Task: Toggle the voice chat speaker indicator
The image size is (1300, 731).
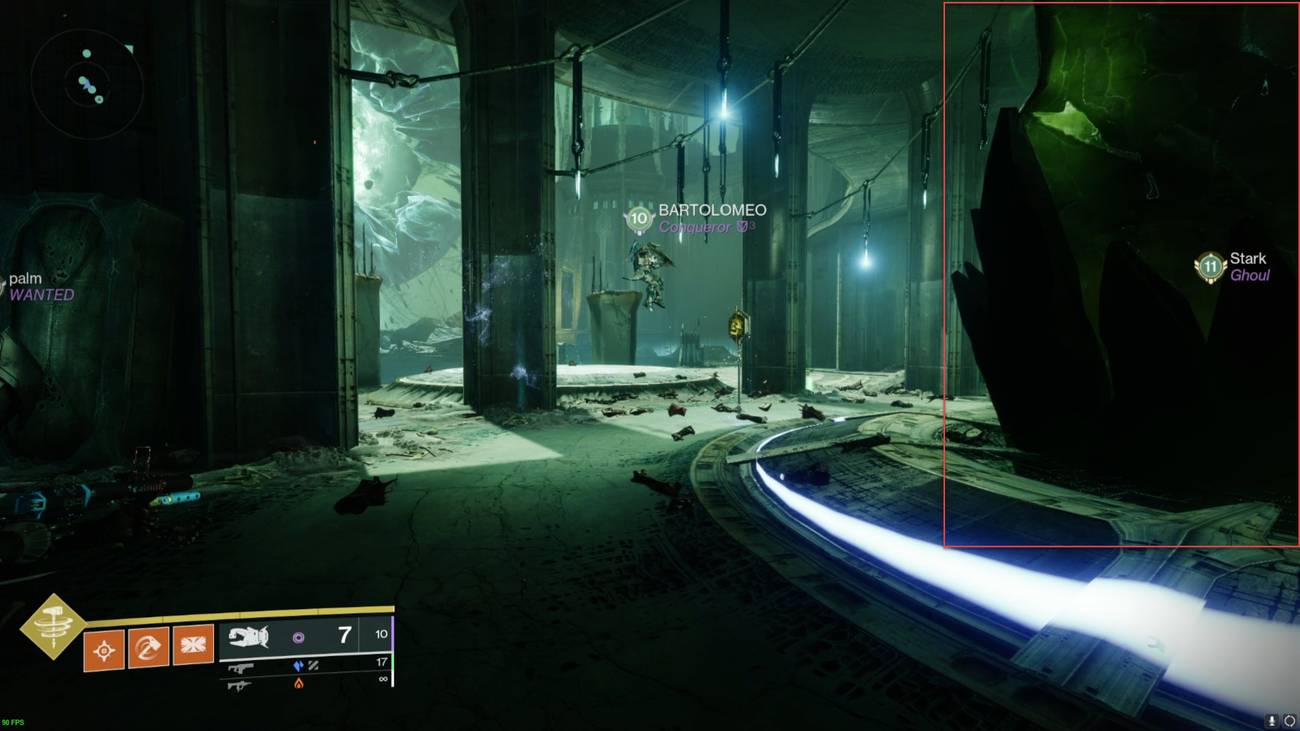Action: 1290,720
